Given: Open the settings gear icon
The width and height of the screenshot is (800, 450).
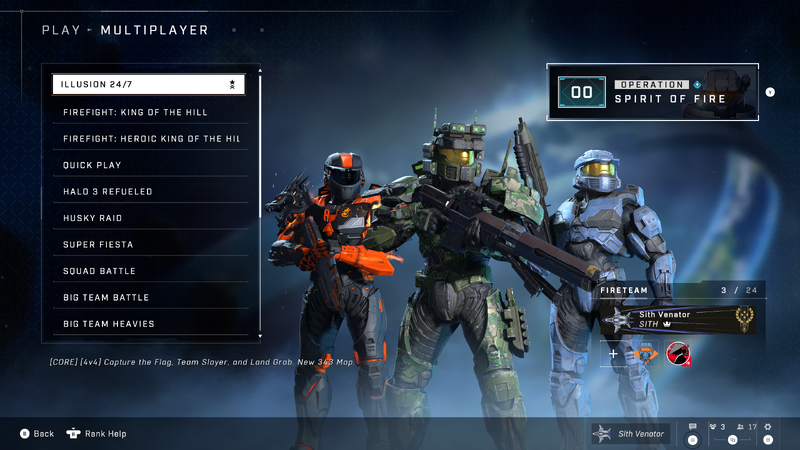Looking at the screenshot, I should tap(767, 427).
